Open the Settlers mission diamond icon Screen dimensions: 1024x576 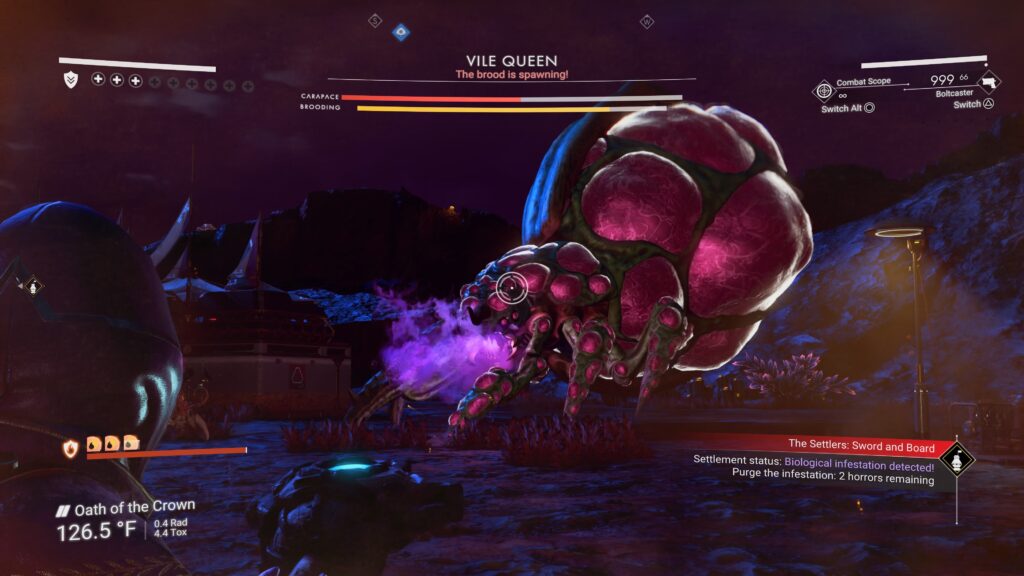tap(957, 459)
